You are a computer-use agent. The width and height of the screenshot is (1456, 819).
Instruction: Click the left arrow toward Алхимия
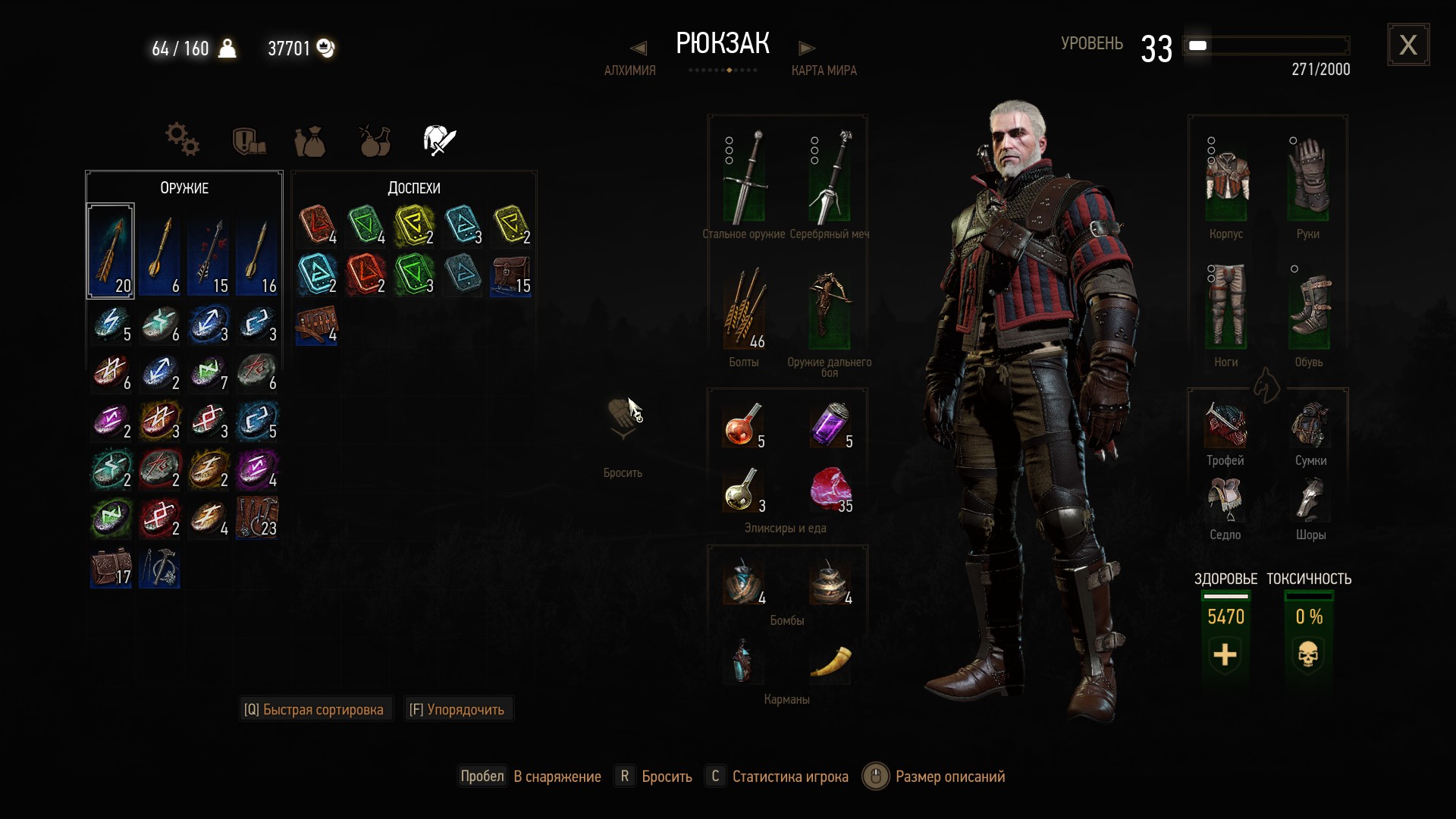coord(638,47)
